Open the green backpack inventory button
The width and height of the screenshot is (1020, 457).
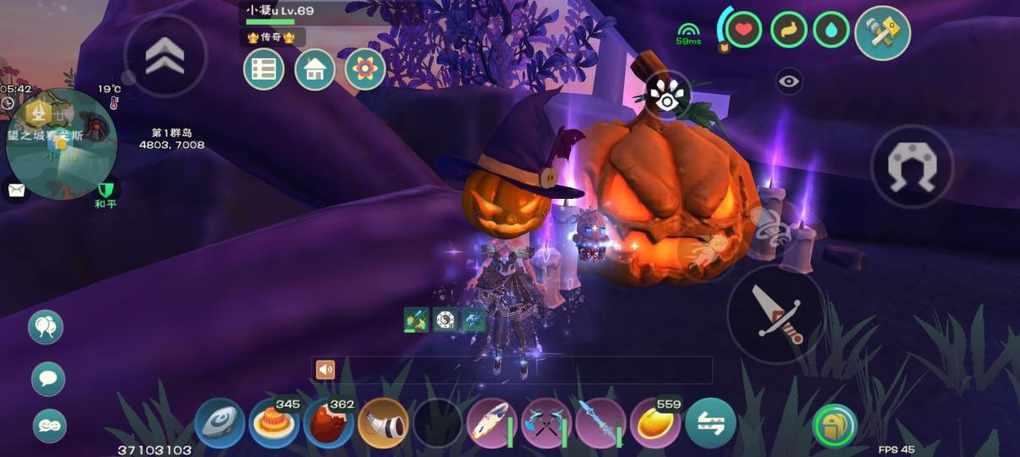832,425
